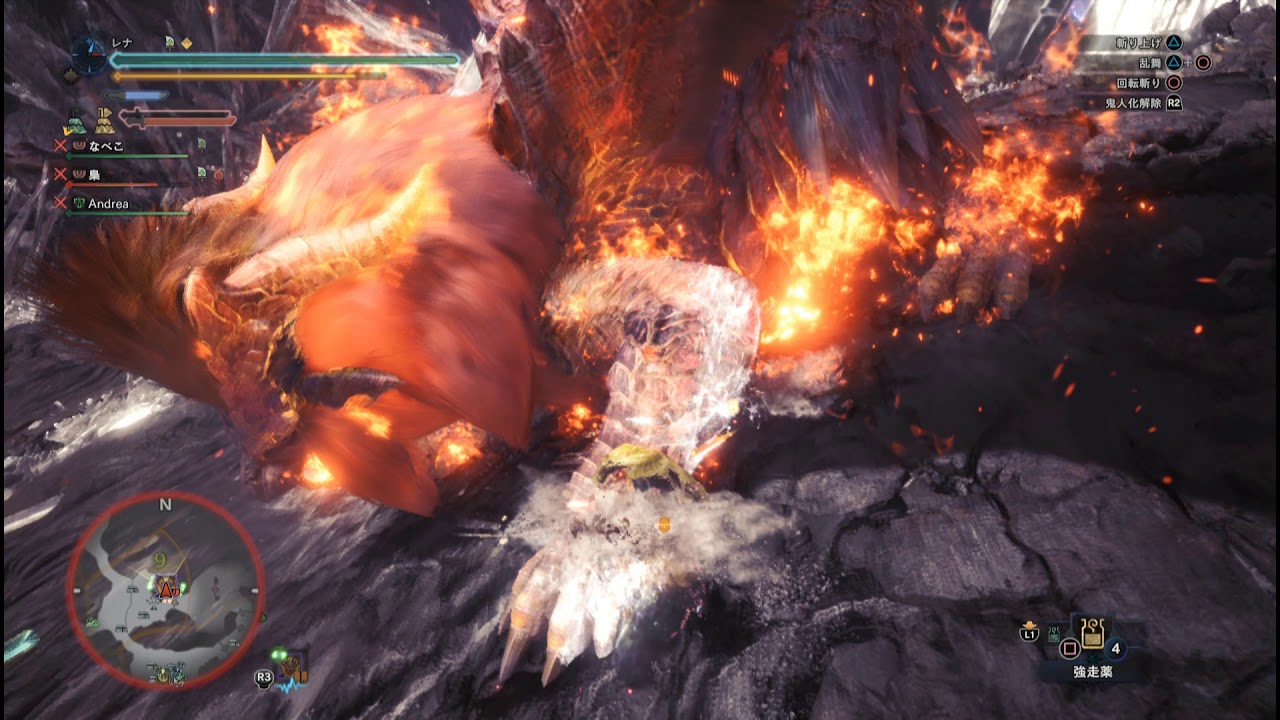
Task: Open the circular minimap
Action: 166,592
